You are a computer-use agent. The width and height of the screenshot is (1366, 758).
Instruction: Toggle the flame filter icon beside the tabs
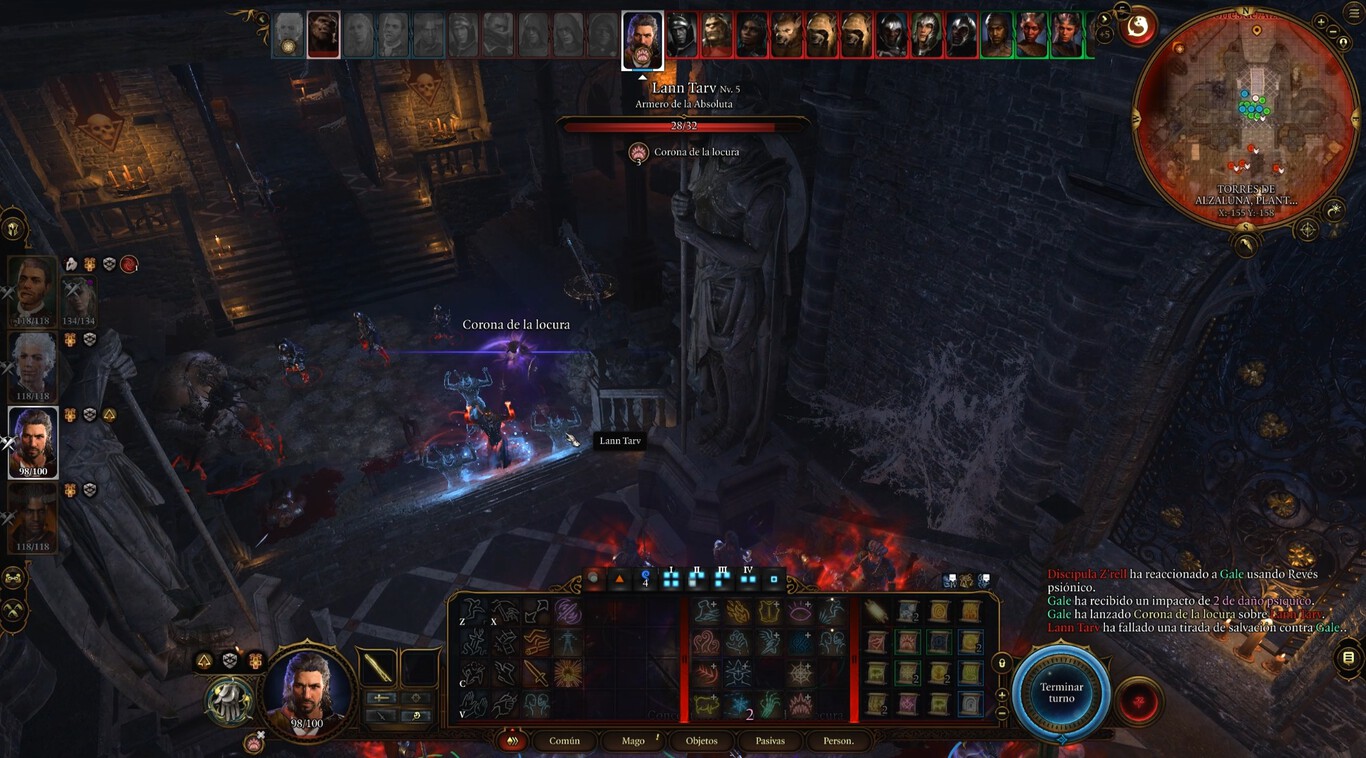click(x=512, y=740)
